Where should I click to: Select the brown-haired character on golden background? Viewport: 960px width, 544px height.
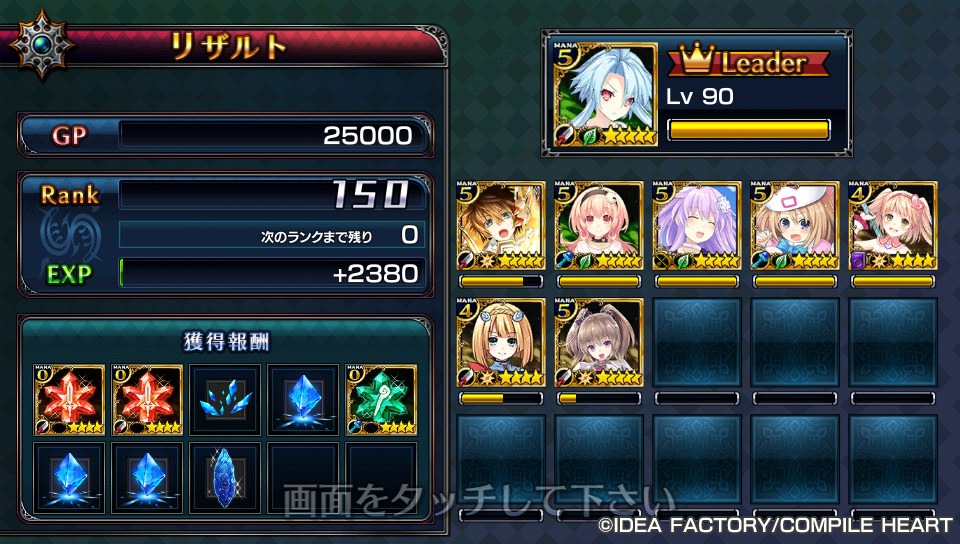click(x=501, y=226)
